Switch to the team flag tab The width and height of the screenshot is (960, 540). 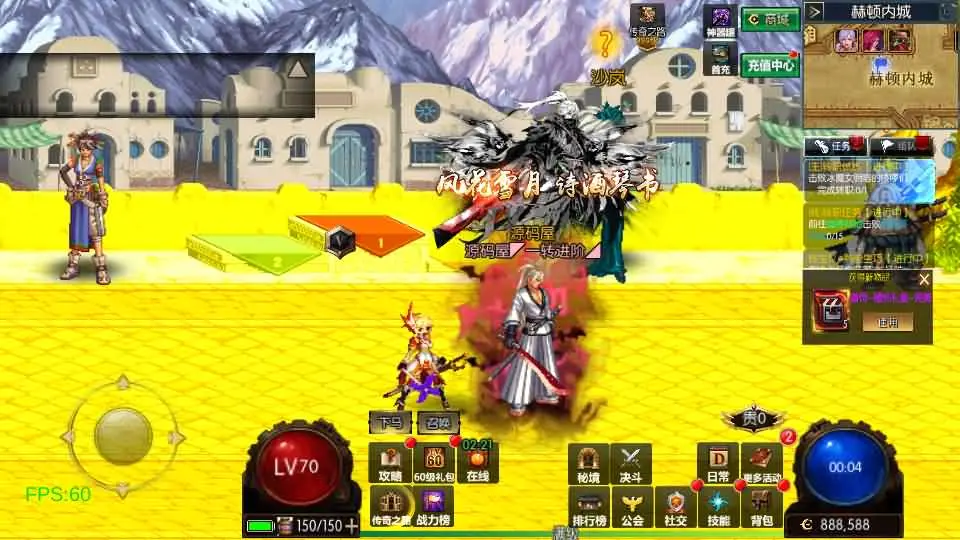click(x=903, y=146)
